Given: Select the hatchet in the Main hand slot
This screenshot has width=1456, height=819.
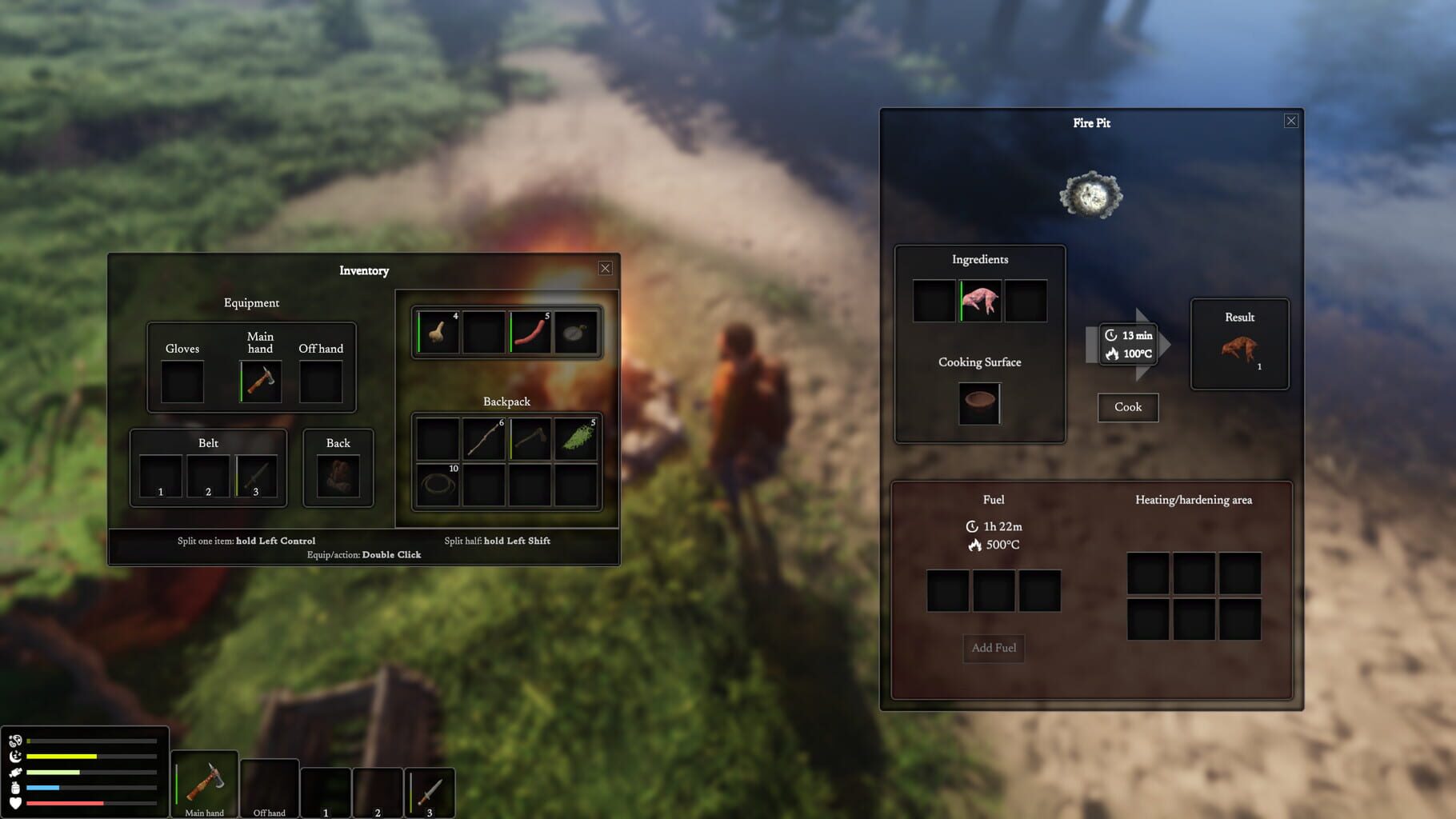Looking at the screenshot, I should coord(261,382).
